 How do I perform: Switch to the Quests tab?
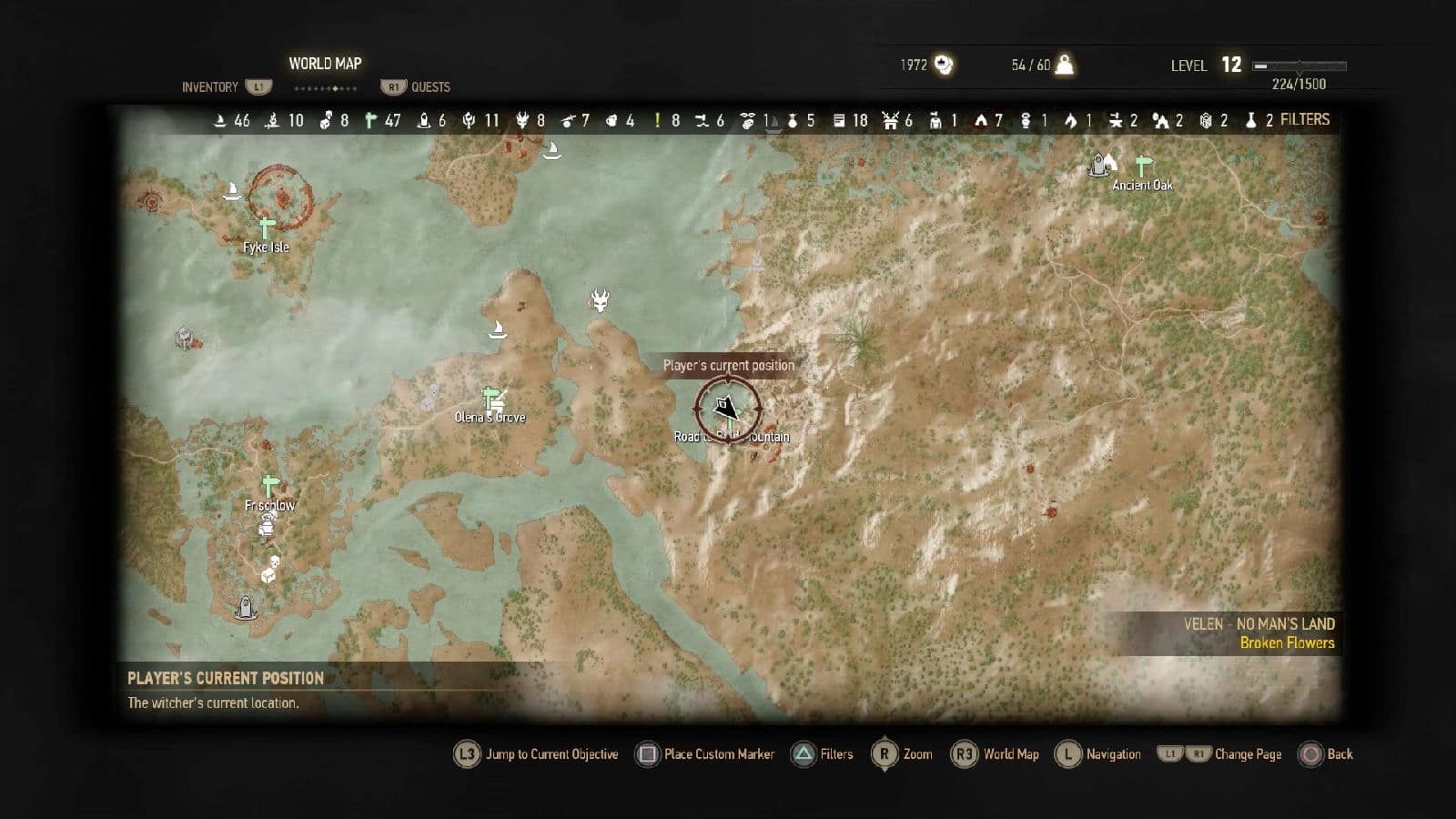pos(430,87)
